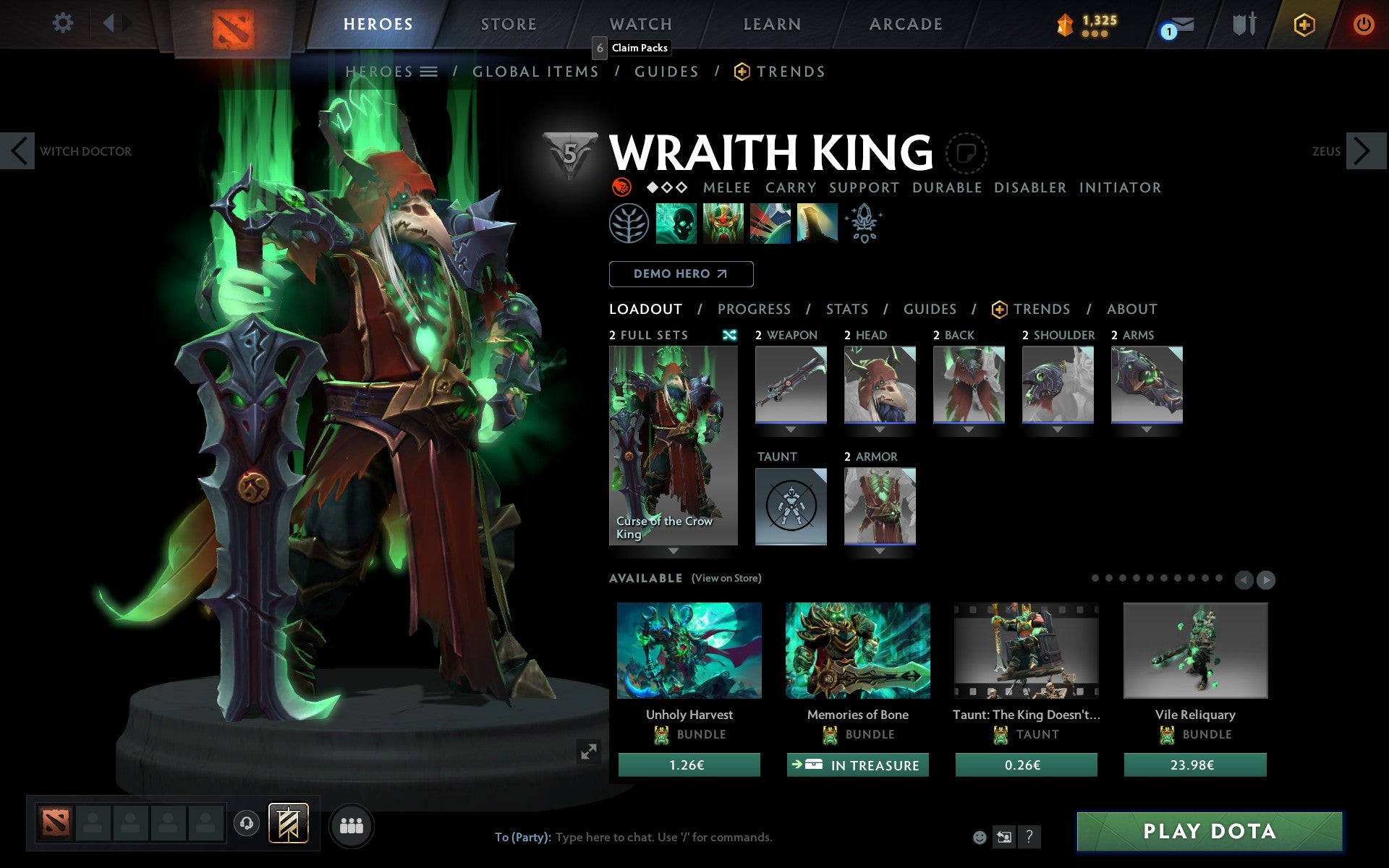Toggle the shuffle equipped sets icon
This screenshot has height=868, width=1389.
pyautogui.click(x=731, y=335)
